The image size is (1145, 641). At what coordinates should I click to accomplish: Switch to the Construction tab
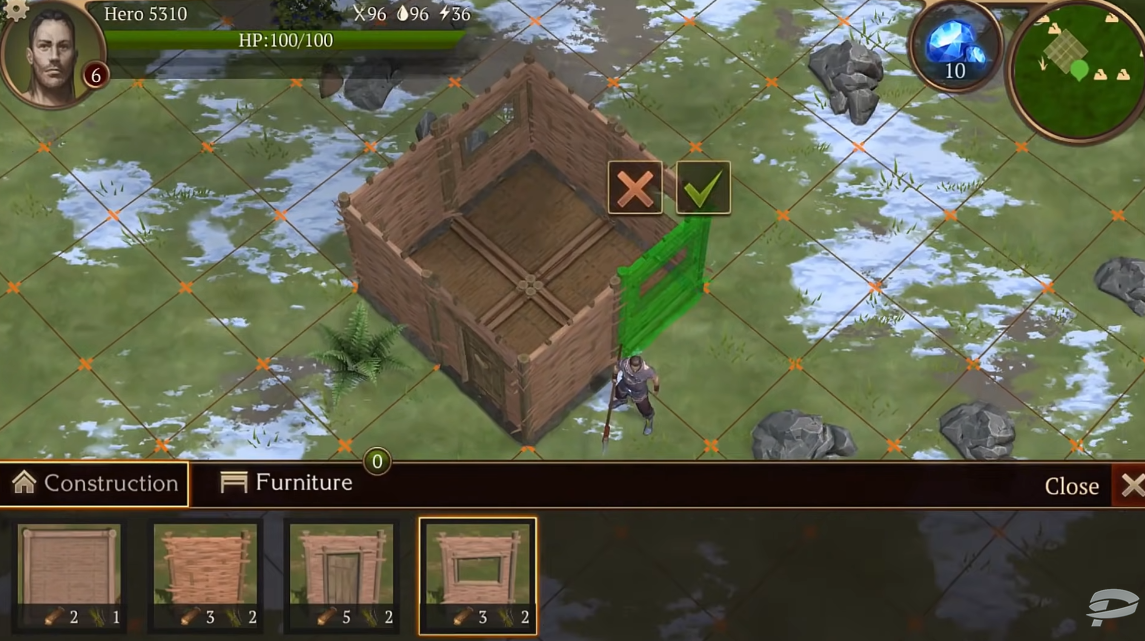tap(95, 484)
